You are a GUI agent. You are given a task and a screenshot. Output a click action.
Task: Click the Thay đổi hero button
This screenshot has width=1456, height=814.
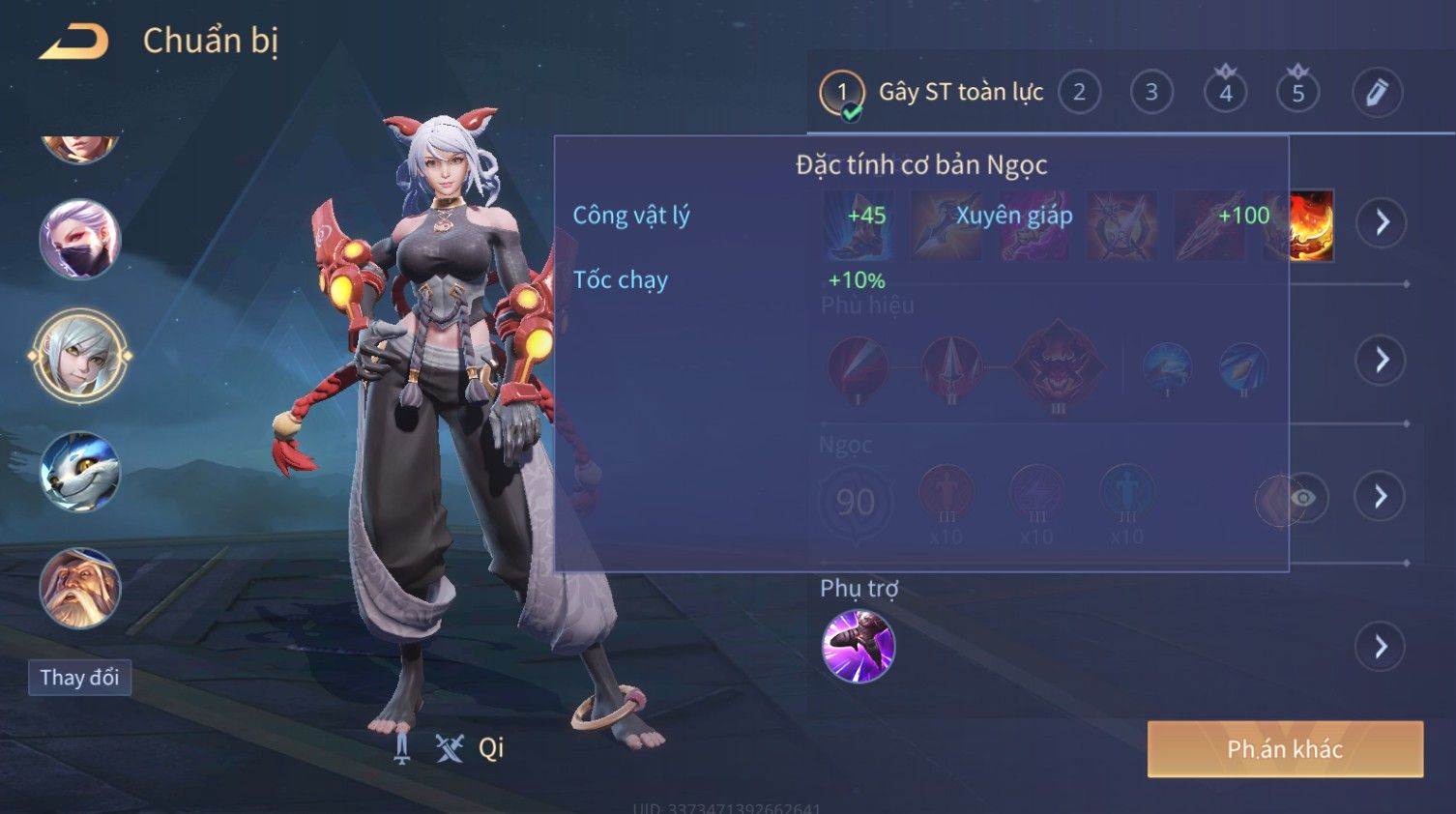click(79, 678)
